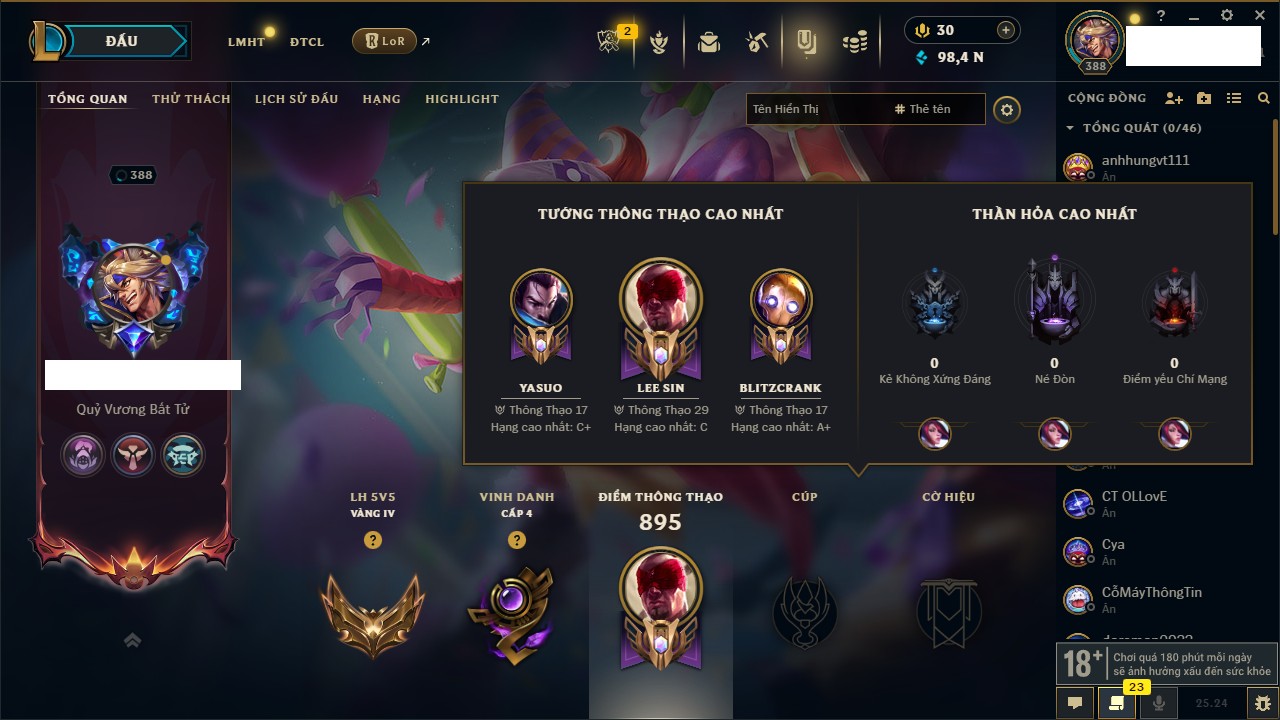Image resolution: width=1280 pixels, height=720 pixels.
Task: Open the THỬ THÁCH tab
Action: (x=191, y=99)
